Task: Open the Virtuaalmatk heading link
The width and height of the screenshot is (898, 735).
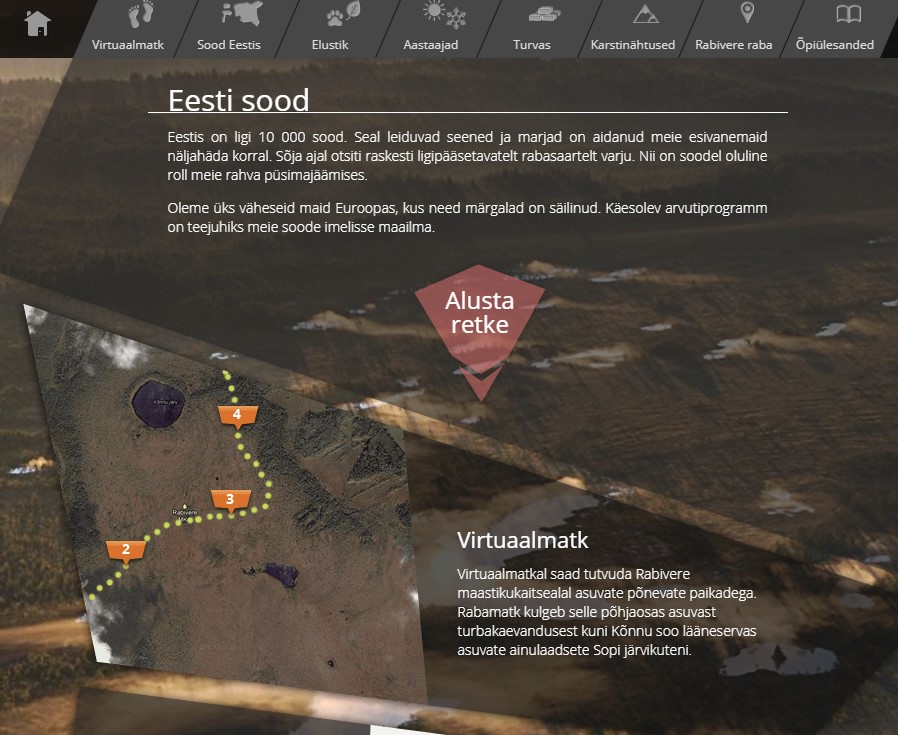Action: (522, 541)
